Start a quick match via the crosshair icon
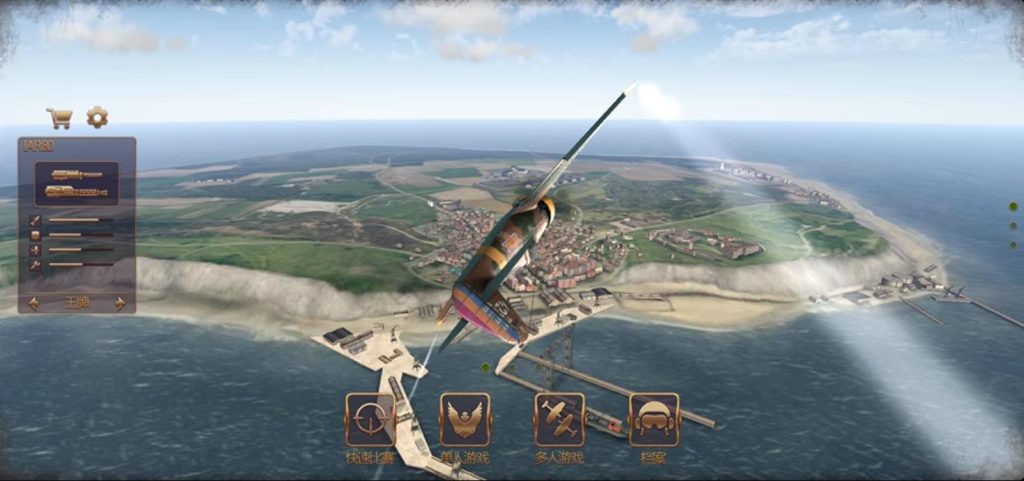1024x481 pixels. point(370,419)
